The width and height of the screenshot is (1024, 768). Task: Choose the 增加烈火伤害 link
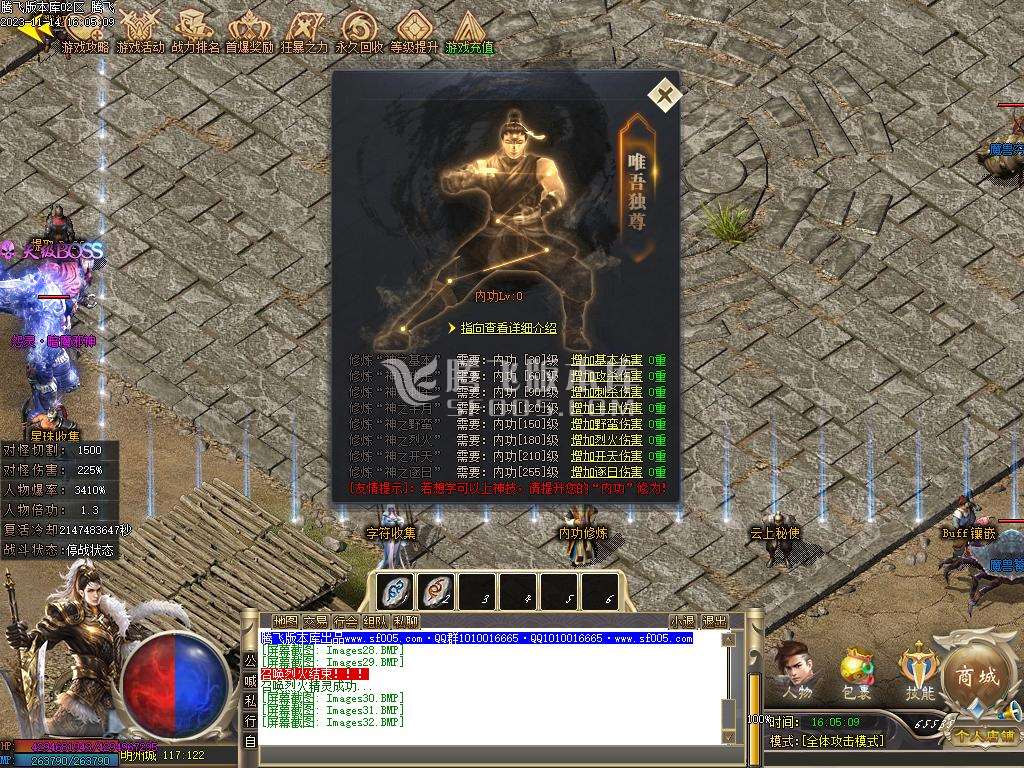coord(606,440)
